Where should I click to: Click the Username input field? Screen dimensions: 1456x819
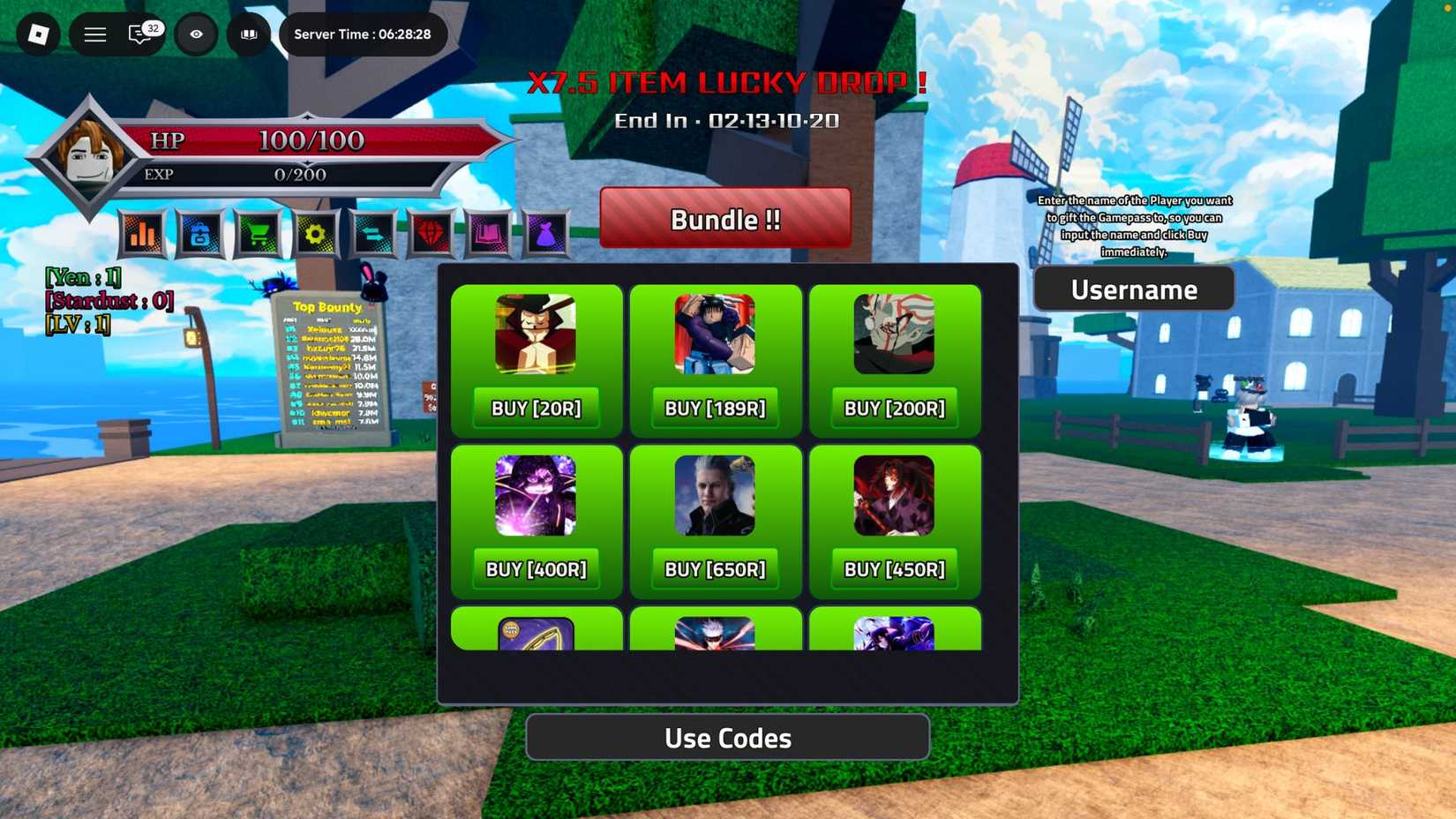tap(1134, 289)
